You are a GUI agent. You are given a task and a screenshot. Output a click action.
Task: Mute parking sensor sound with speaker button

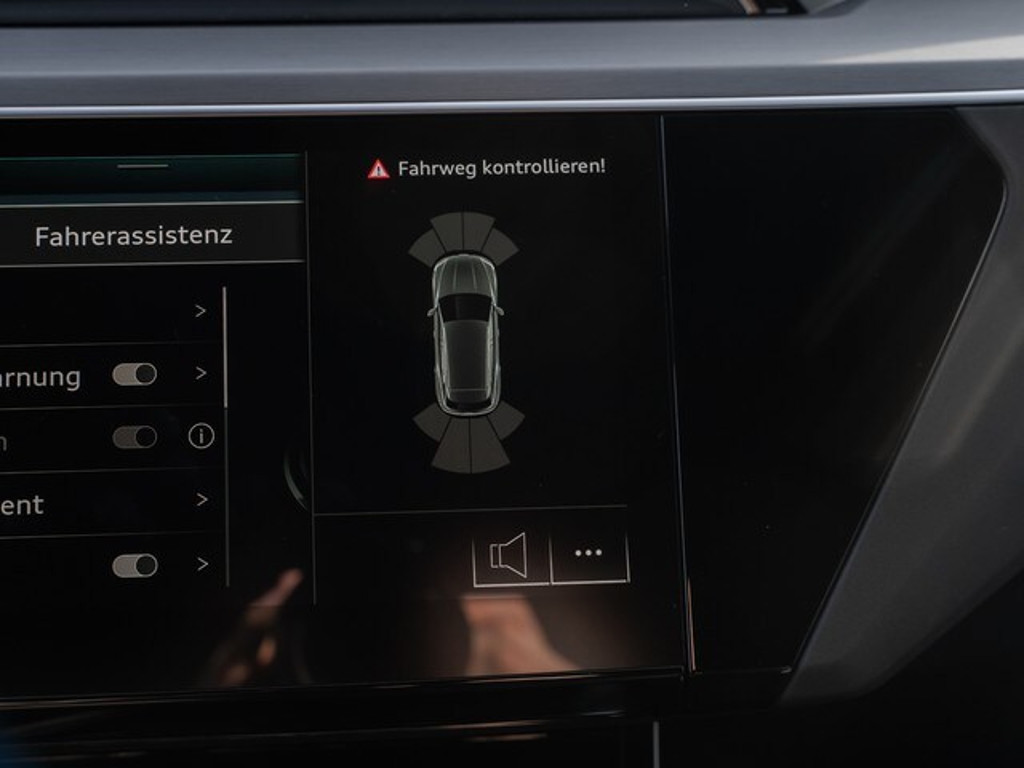[x=510, y=555]
